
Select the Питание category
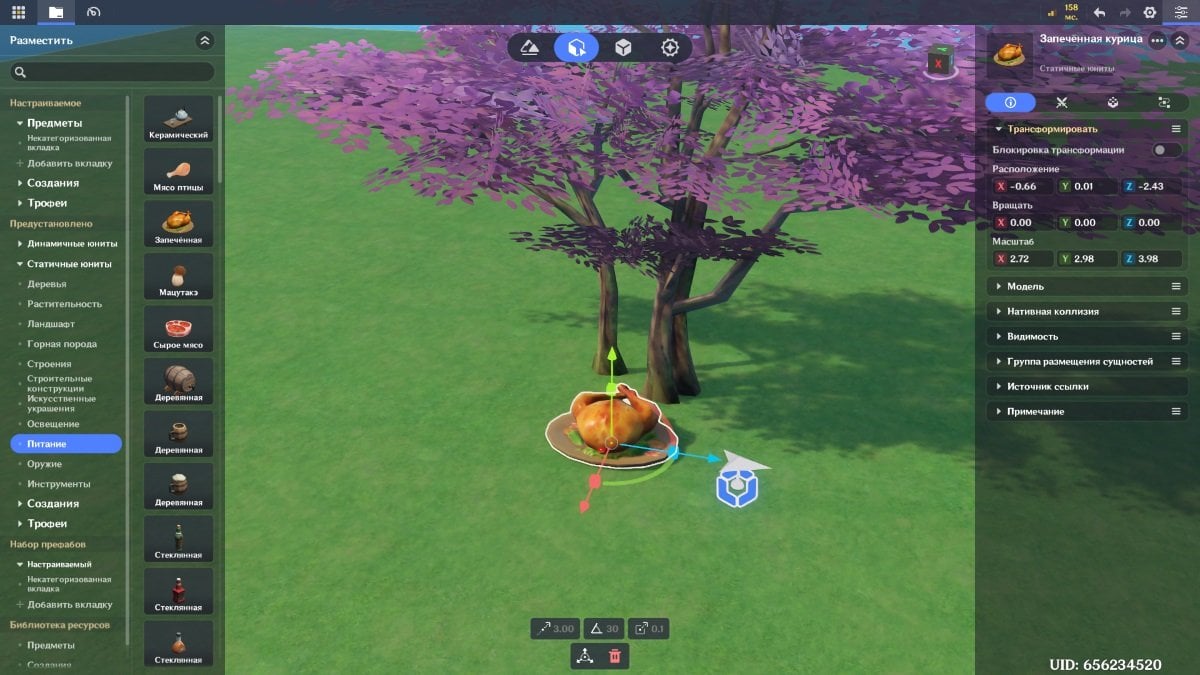pos(66,444)
